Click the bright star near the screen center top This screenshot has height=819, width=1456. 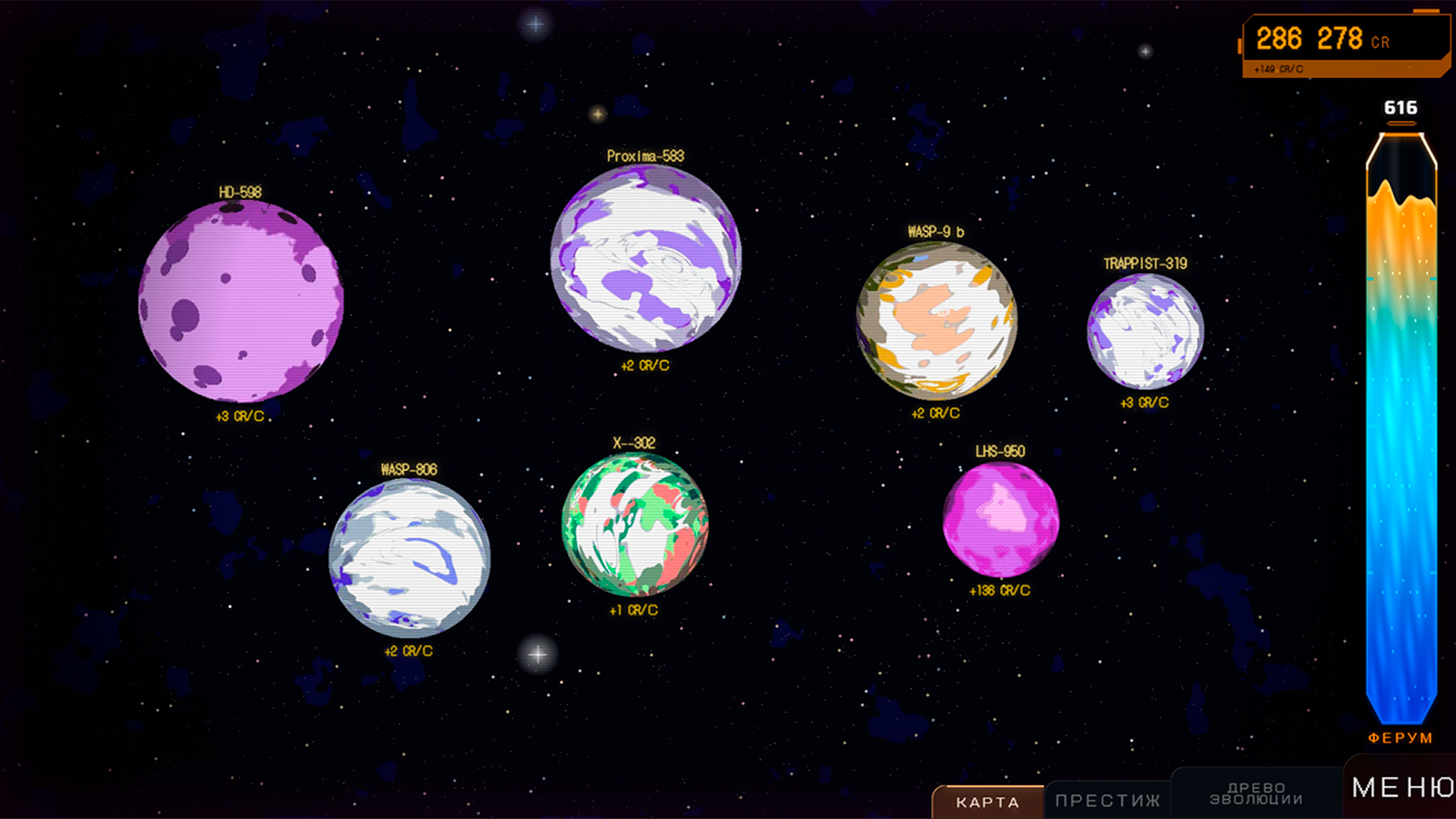[535, 24]
